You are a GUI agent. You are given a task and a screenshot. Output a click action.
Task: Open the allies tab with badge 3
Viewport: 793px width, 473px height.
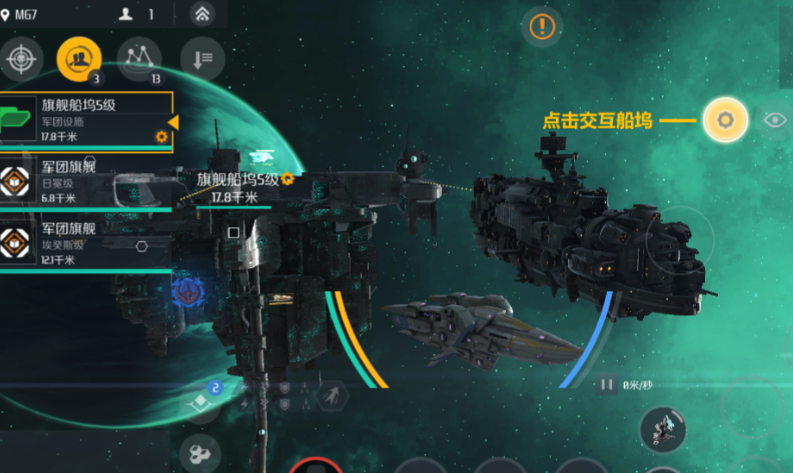pyautogui.click(x=79, y=59)
